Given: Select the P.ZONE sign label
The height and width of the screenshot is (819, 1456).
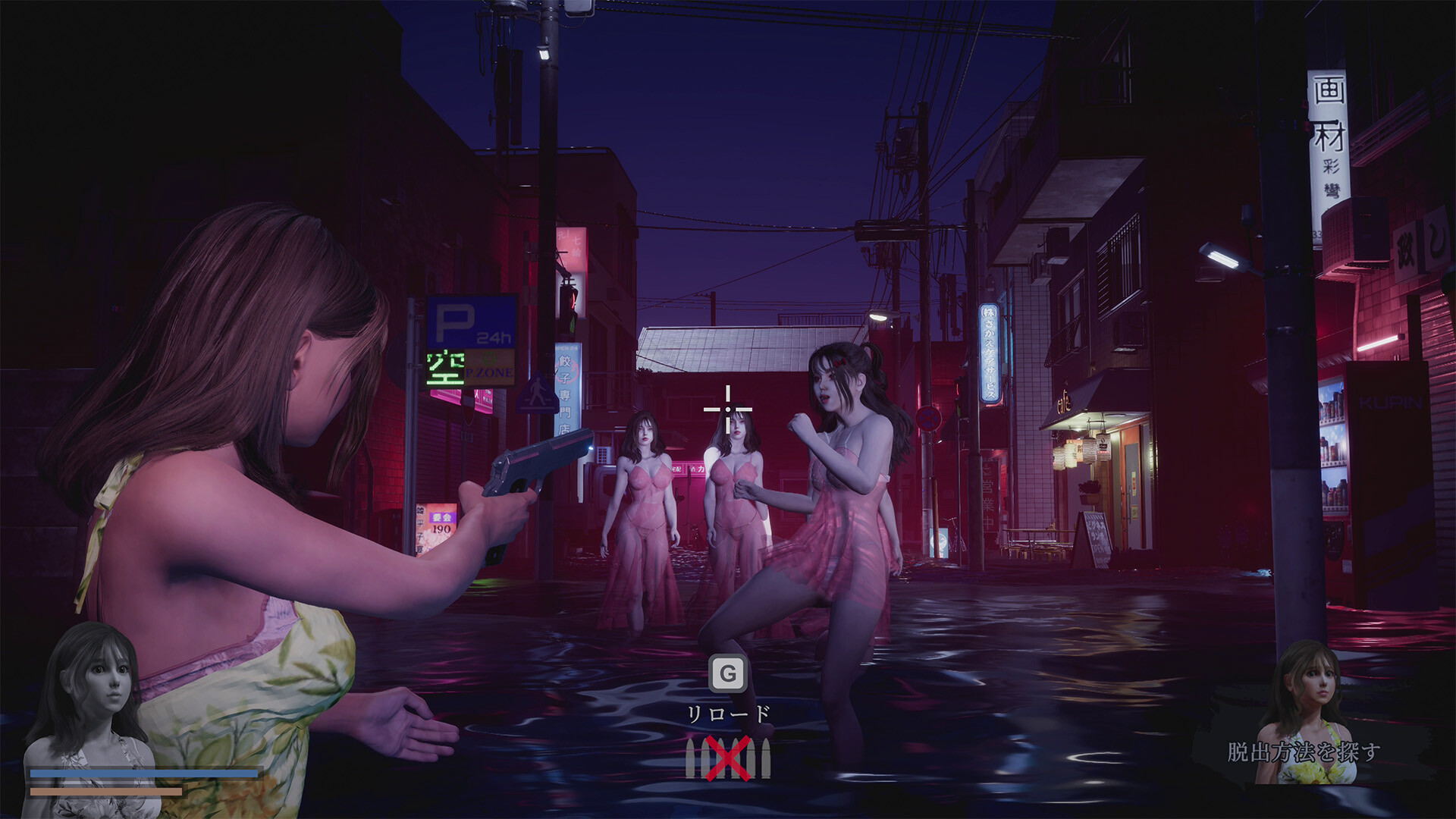Looking at the screenshot, I should click(x=489, y=372).
